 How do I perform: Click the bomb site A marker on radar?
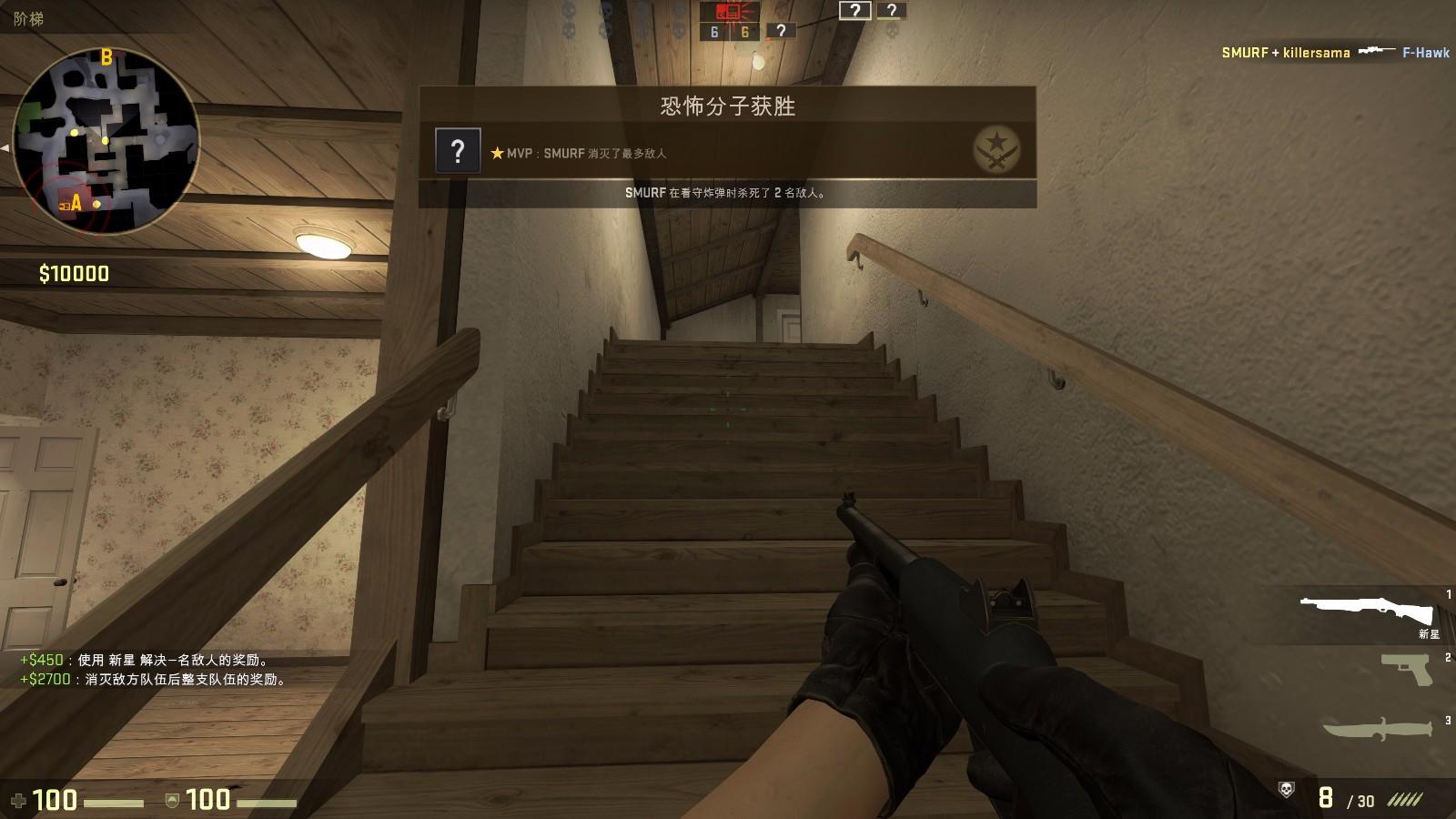coord(76,204)
